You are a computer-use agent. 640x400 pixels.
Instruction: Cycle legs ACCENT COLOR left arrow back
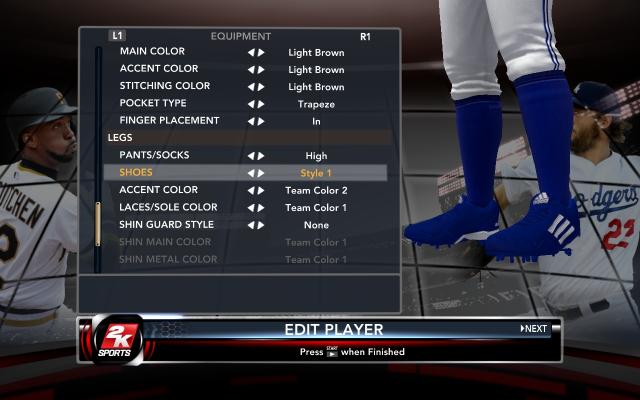pos(251,190)
